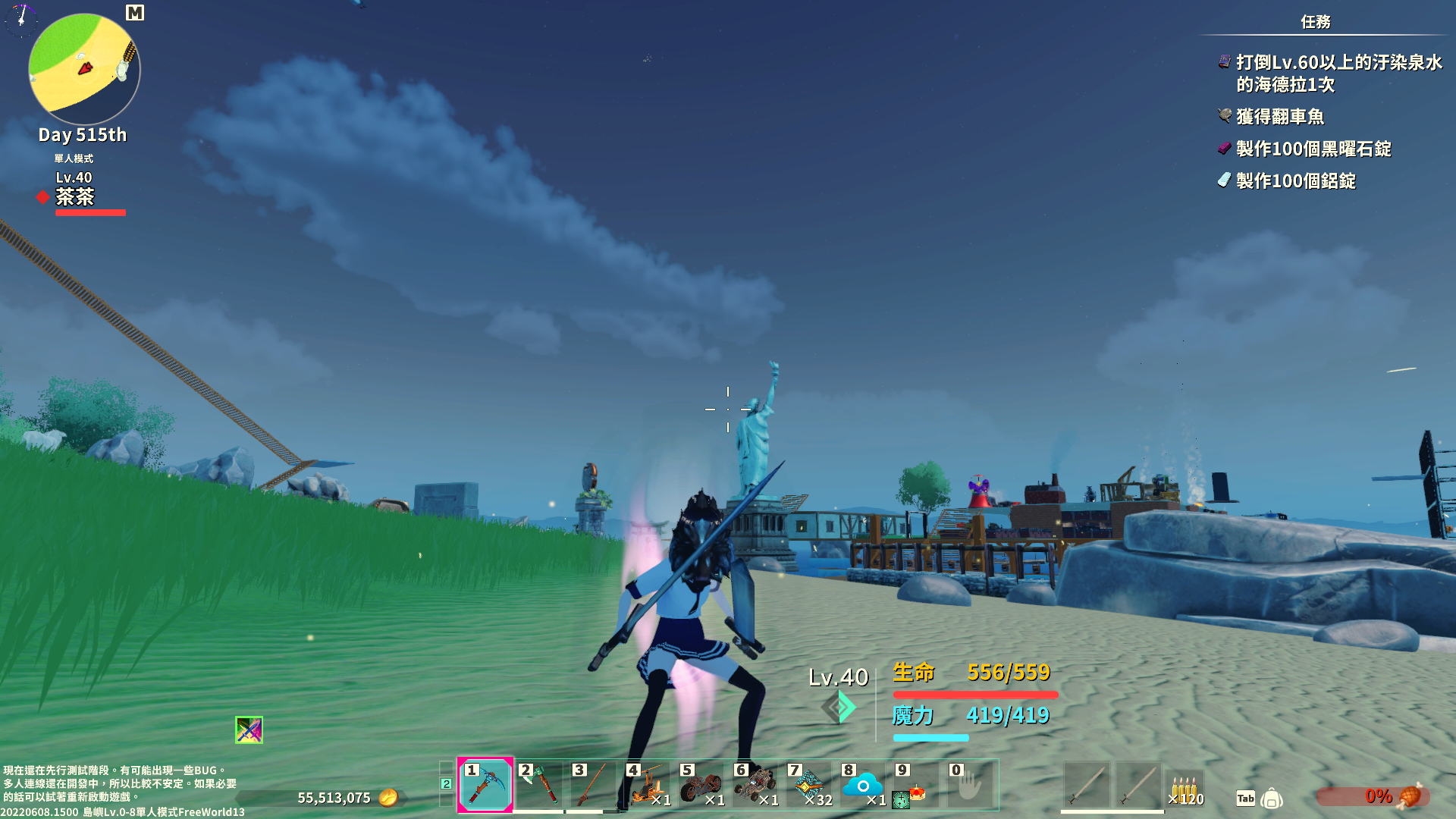
Task: Click the hotbar page 2 indicator
Action: pos(447,784)
